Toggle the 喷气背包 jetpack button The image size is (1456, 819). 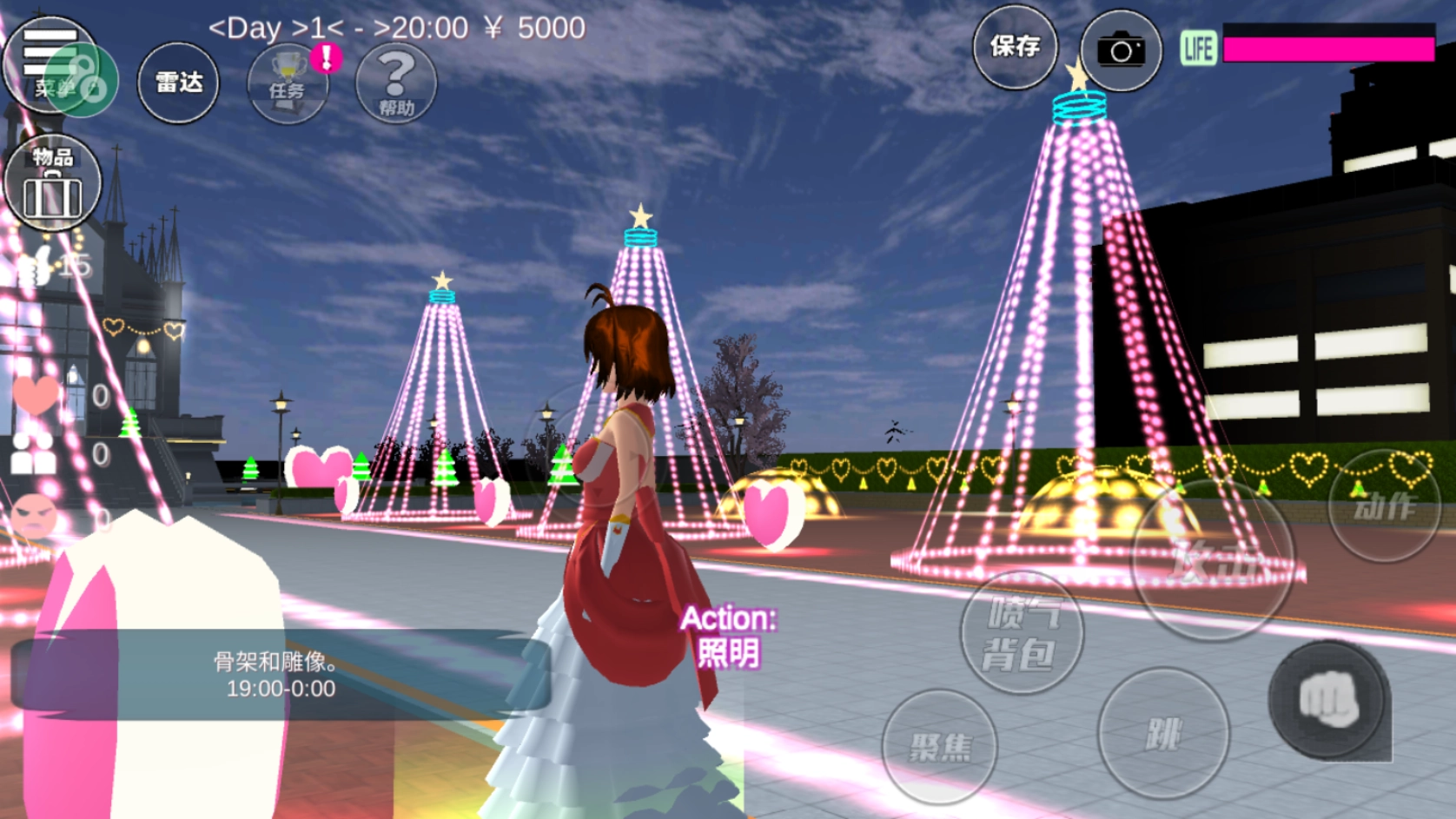click(x=1022, y=633)
